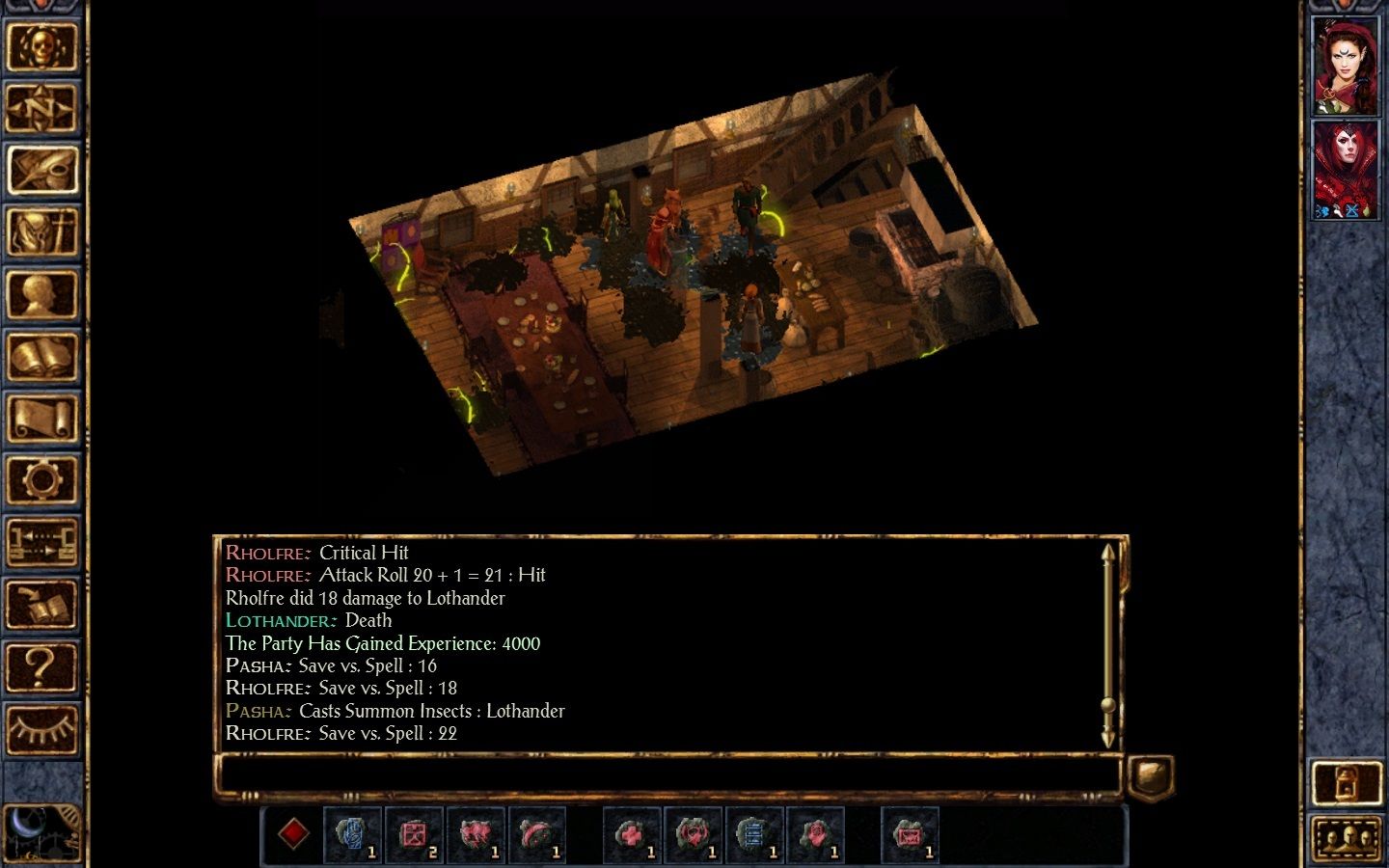The image size is (1389, 868).
Task: Open the inventory screen
Action: [x=43, y=231]
